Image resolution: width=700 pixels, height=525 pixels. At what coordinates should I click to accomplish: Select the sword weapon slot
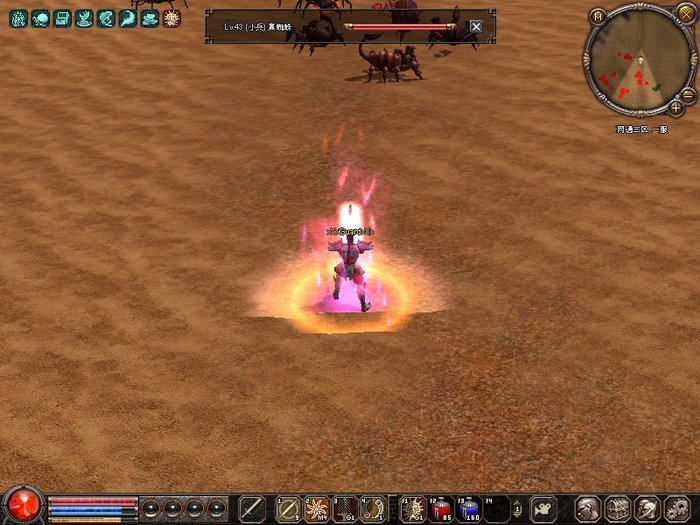(x=252, y=509)
